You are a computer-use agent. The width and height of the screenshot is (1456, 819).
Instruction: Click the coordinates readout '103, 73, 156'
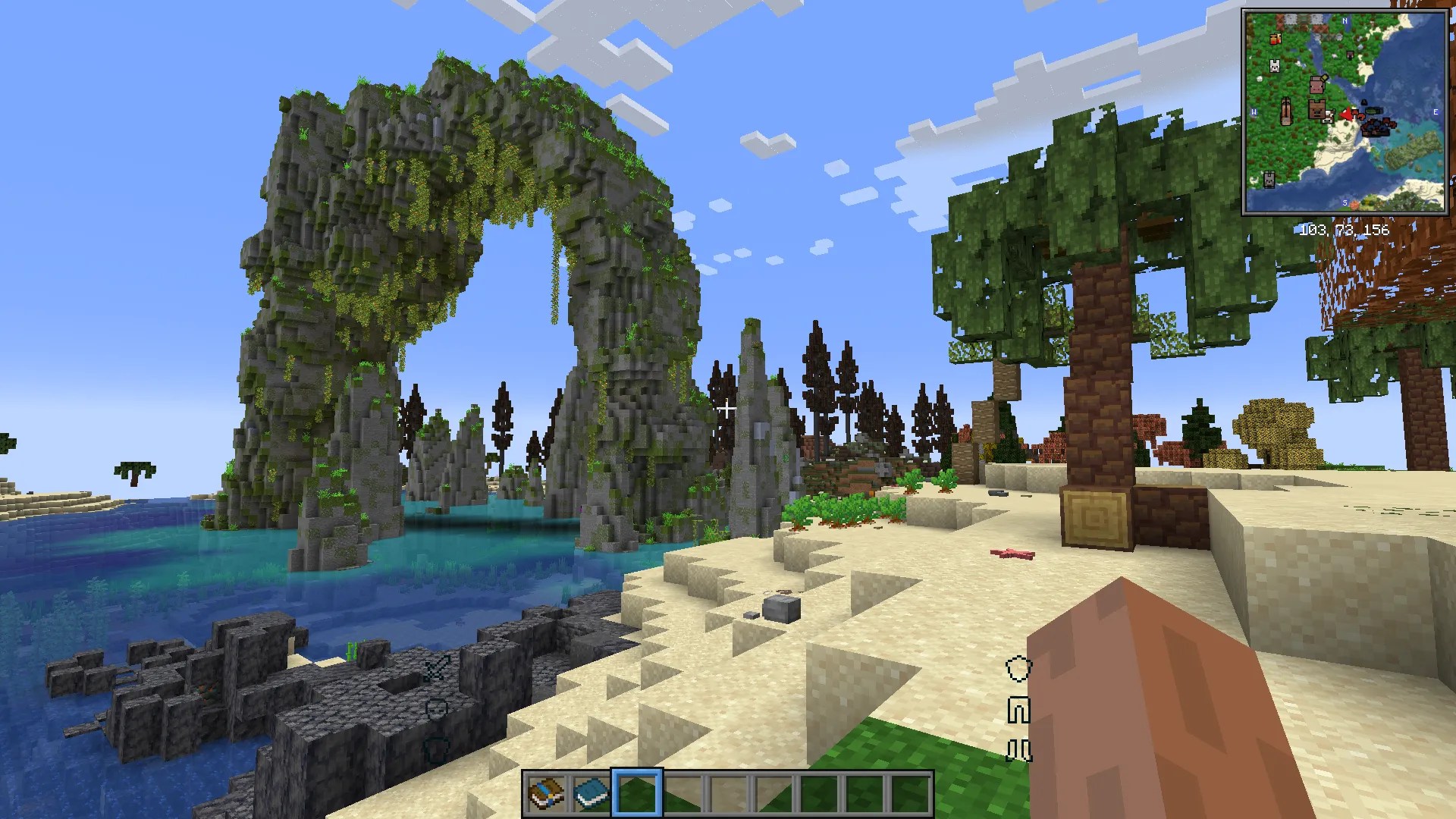[x=1342, y=229]
